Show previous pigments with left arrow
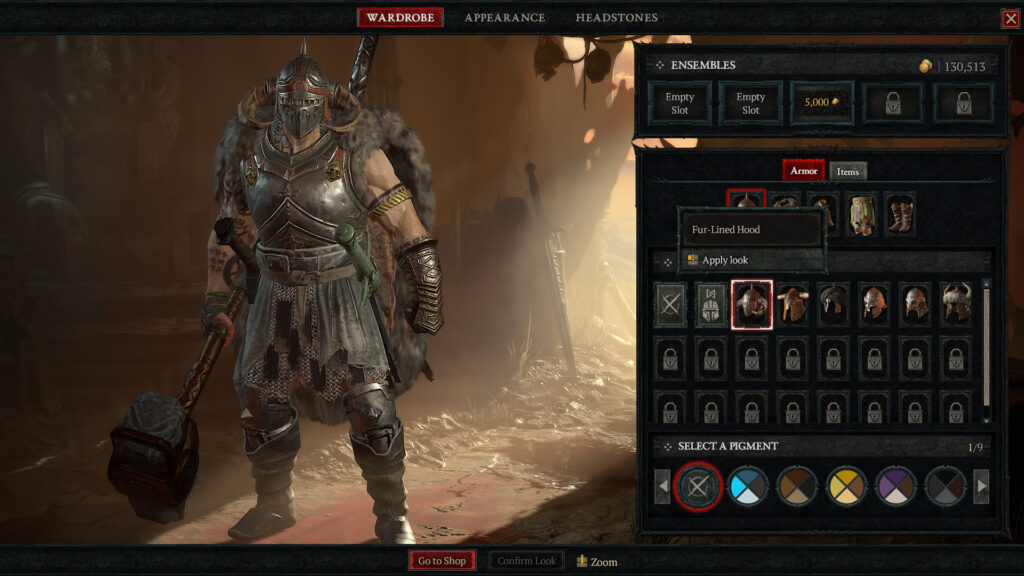The width and height of the screenshot is (1024, 576). click(662, 487)
